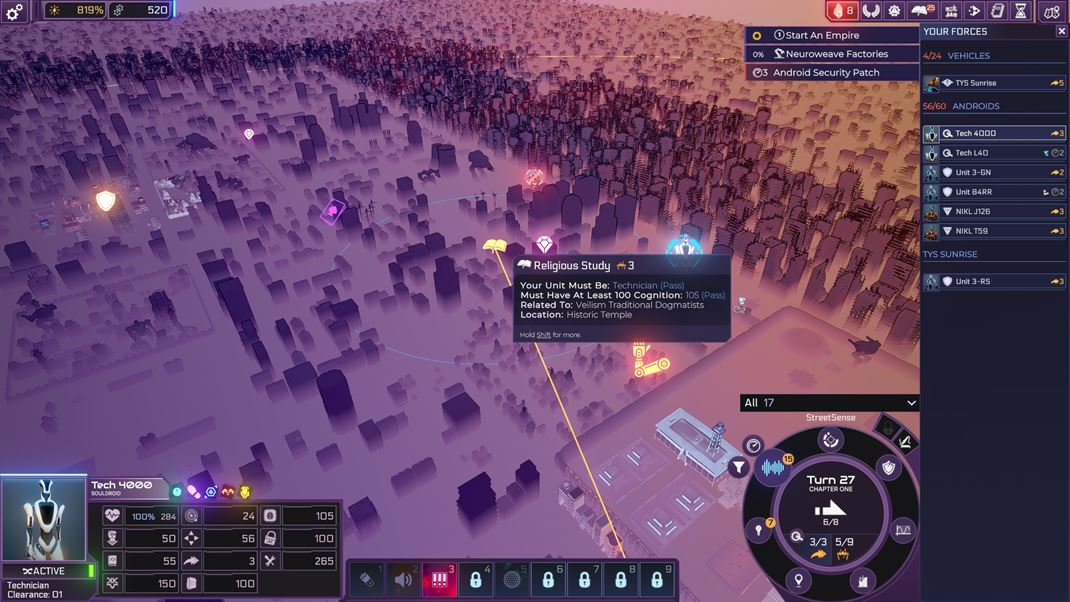Click the red flame alert icon

click(x=842, y=11)
